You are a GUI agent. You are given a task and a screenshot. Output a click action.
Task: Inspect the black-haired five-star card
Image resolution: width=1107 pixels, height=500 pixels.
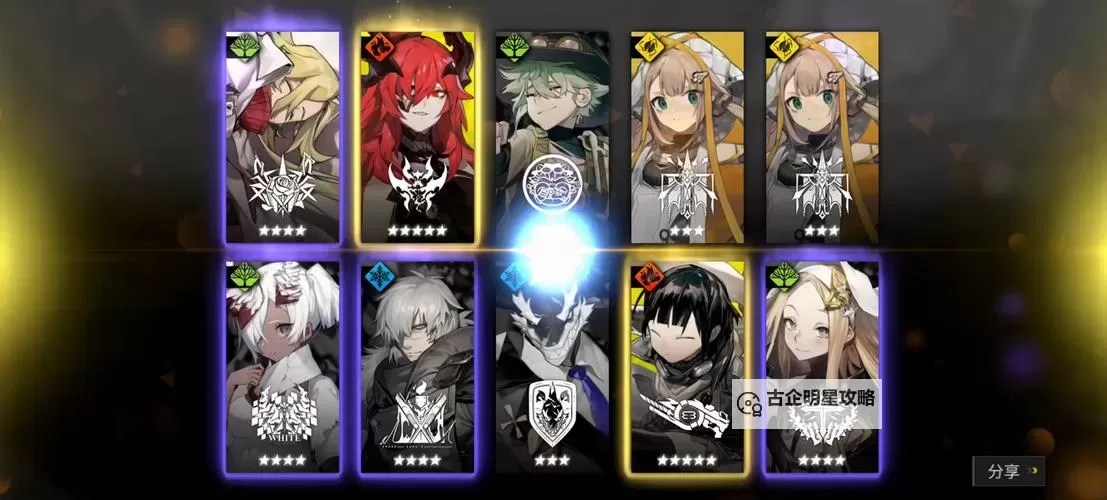[x=686, y=366]
